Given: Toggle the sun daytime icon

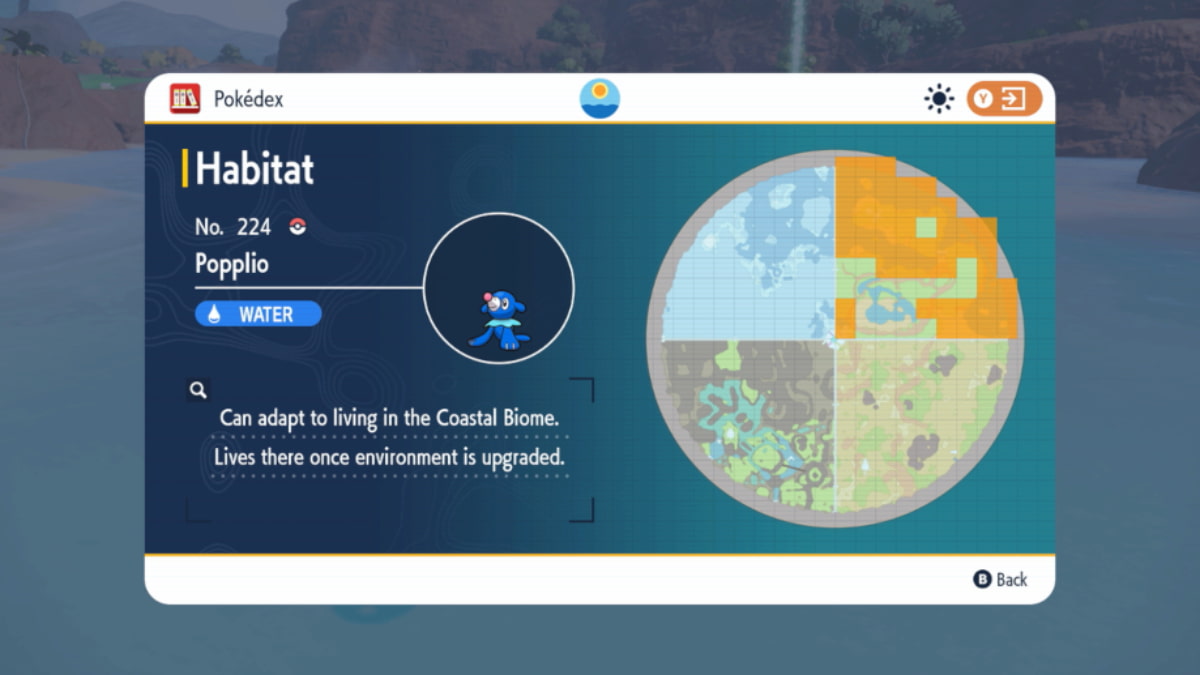Looking at the screenshot, I should pyautogui.click(x=939, y=99).
